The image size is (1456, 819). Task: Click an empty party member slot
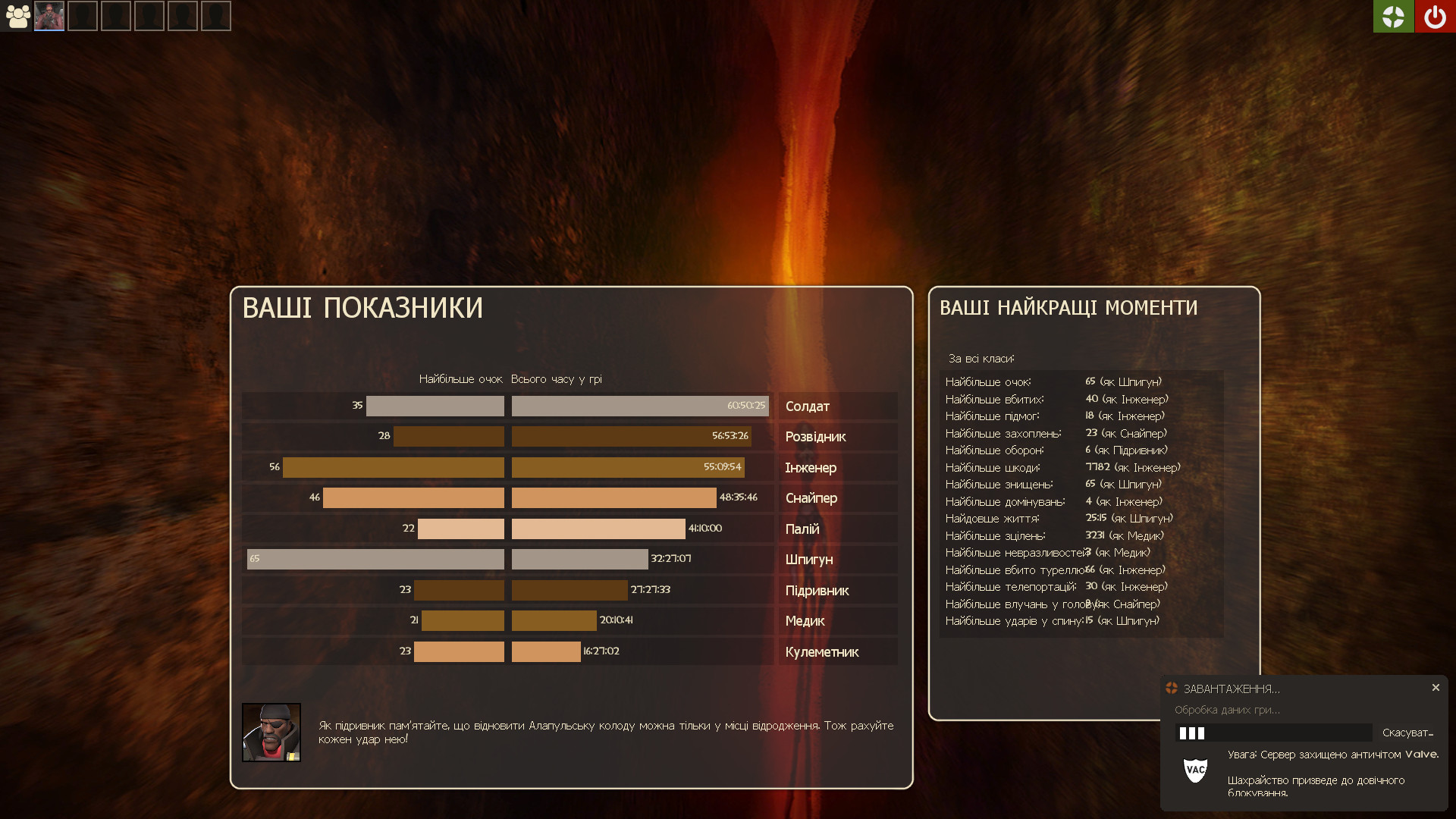82,16
